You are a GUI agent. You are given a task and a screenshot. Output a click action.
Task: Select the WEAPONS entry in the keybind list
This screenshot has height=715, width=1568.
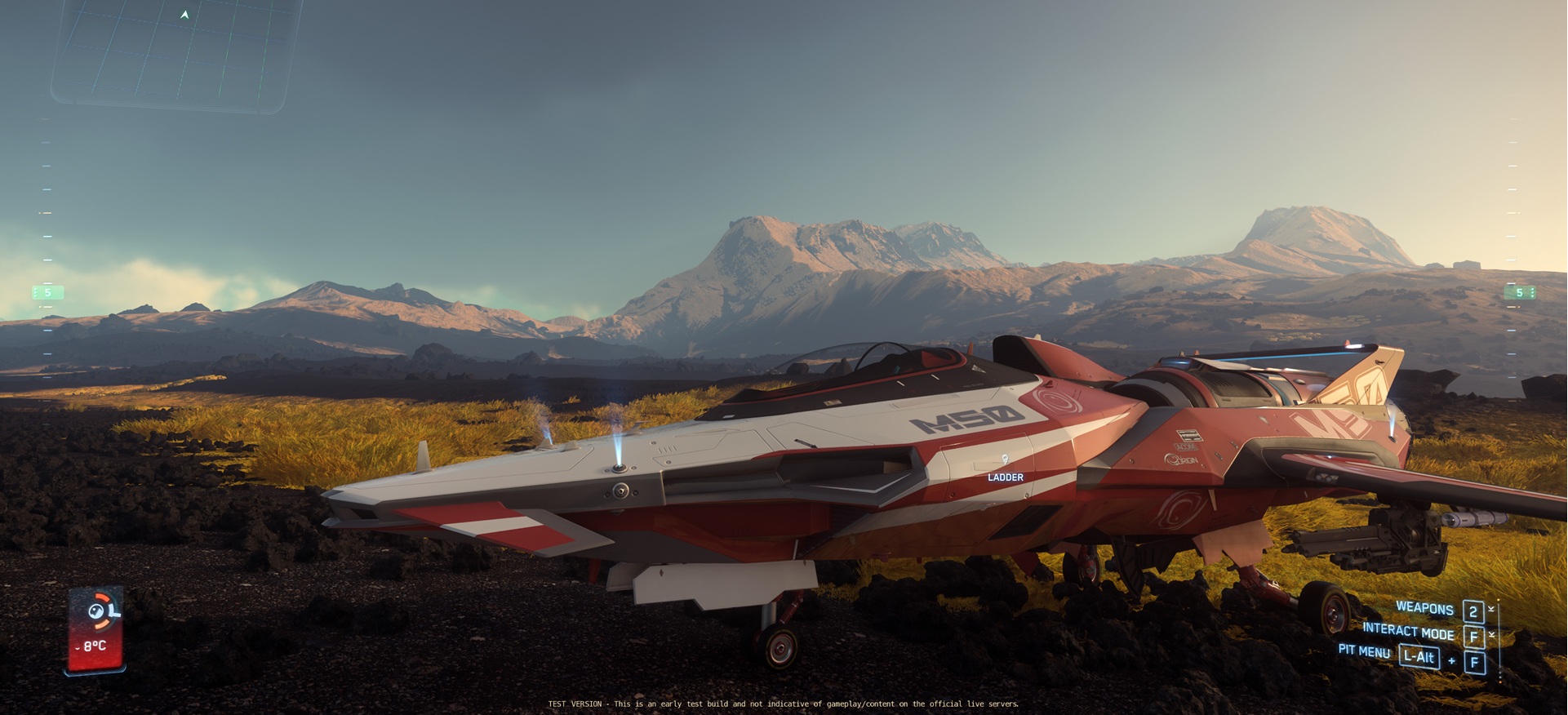pos(1424,610)
